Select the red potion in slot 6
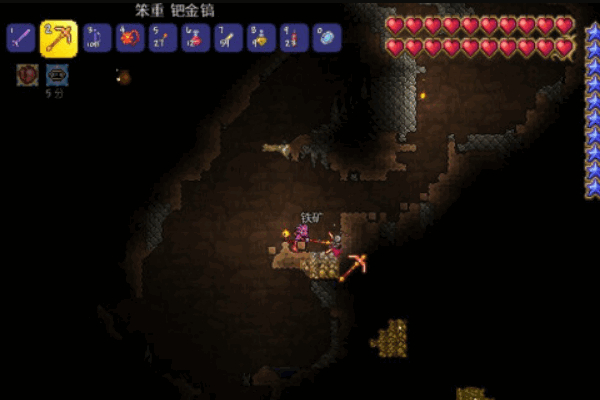Image resolution: width=600 pixels, height=400 pixels. click(196, 39)
